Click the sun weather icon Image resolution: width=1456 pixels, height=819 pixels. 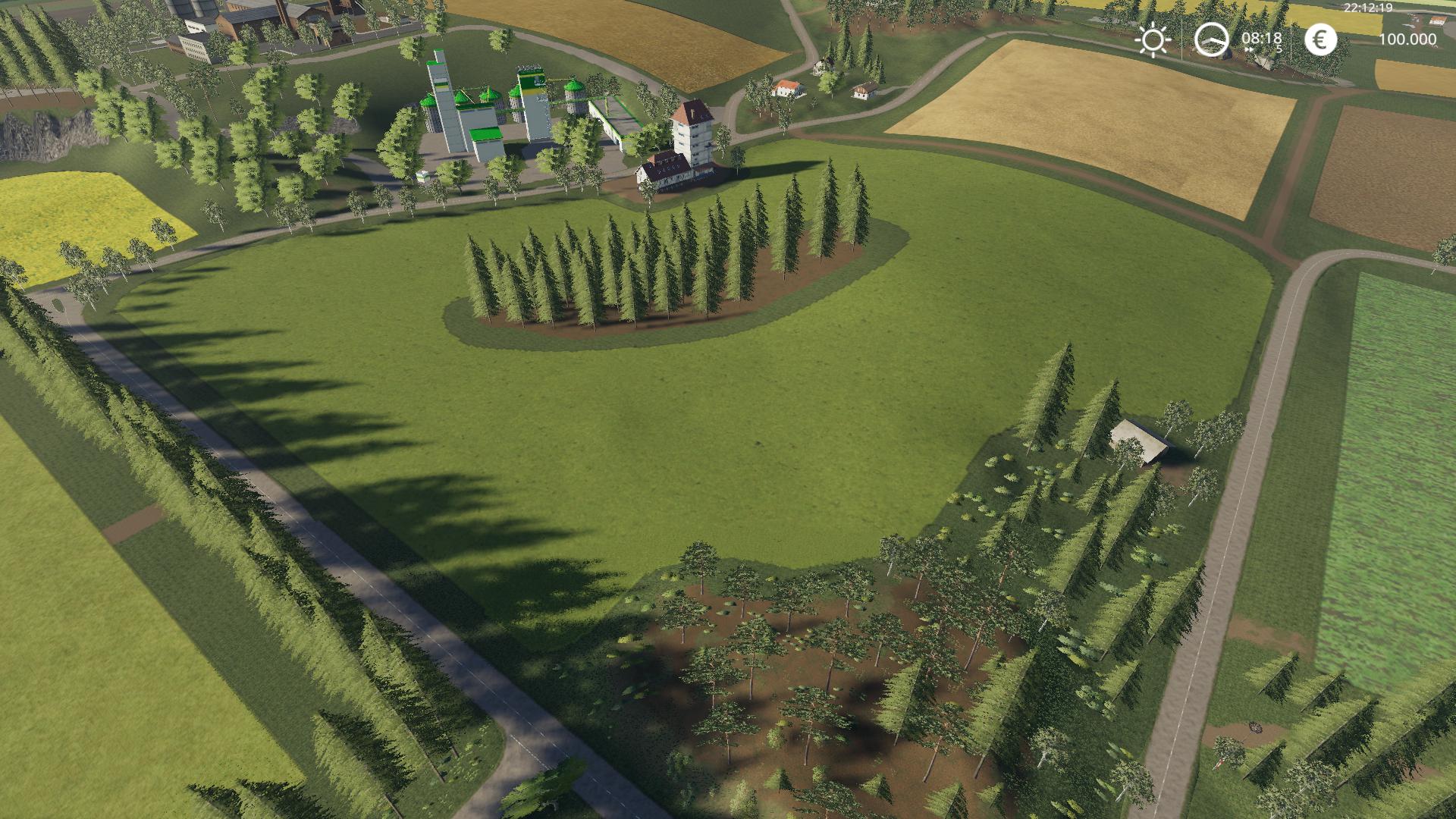1153,39
